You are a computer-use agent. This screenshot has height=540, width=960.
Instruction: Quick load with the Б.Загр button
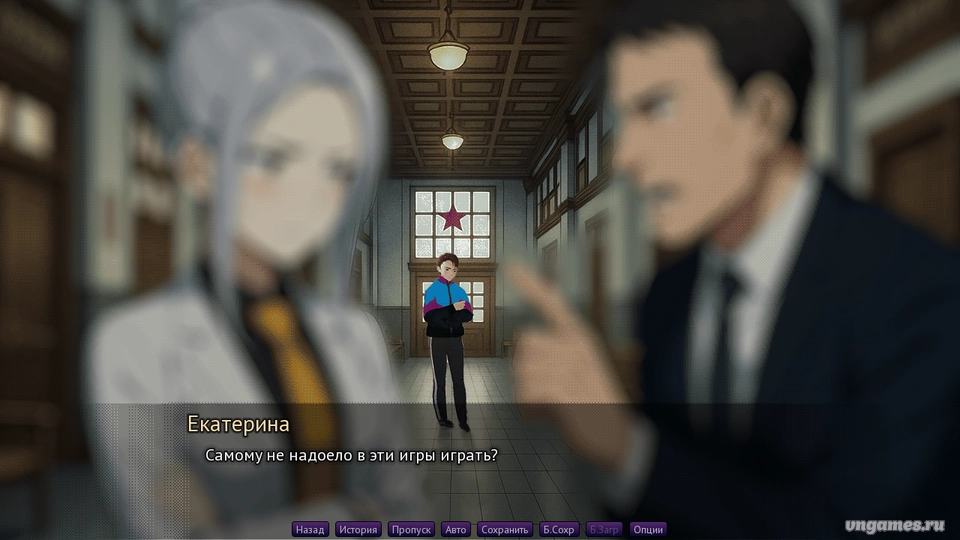pyautogui.click(x=604, y=529)
